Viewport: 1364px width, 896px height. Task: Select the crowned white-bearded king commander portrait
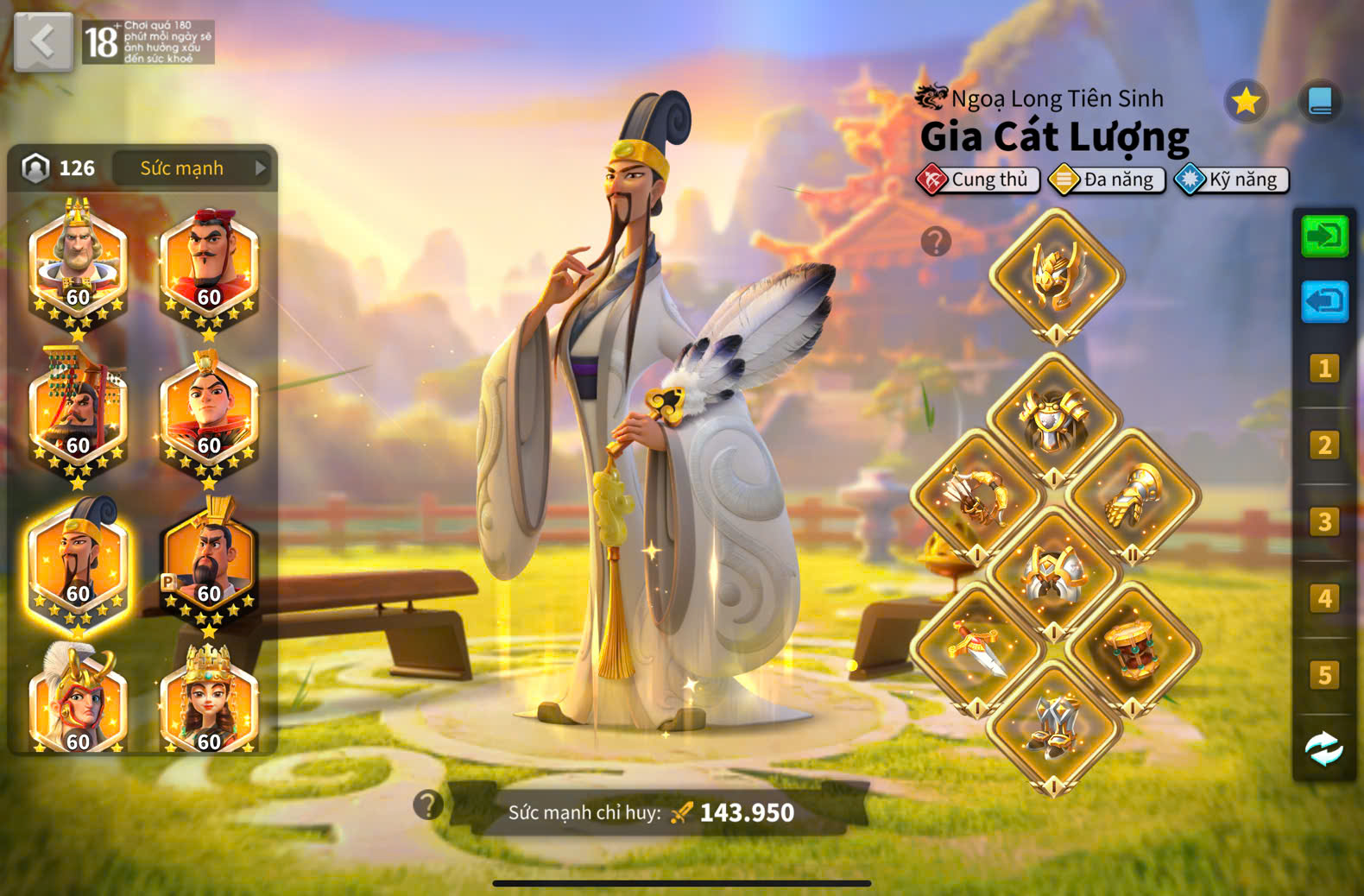click(78, 263)
